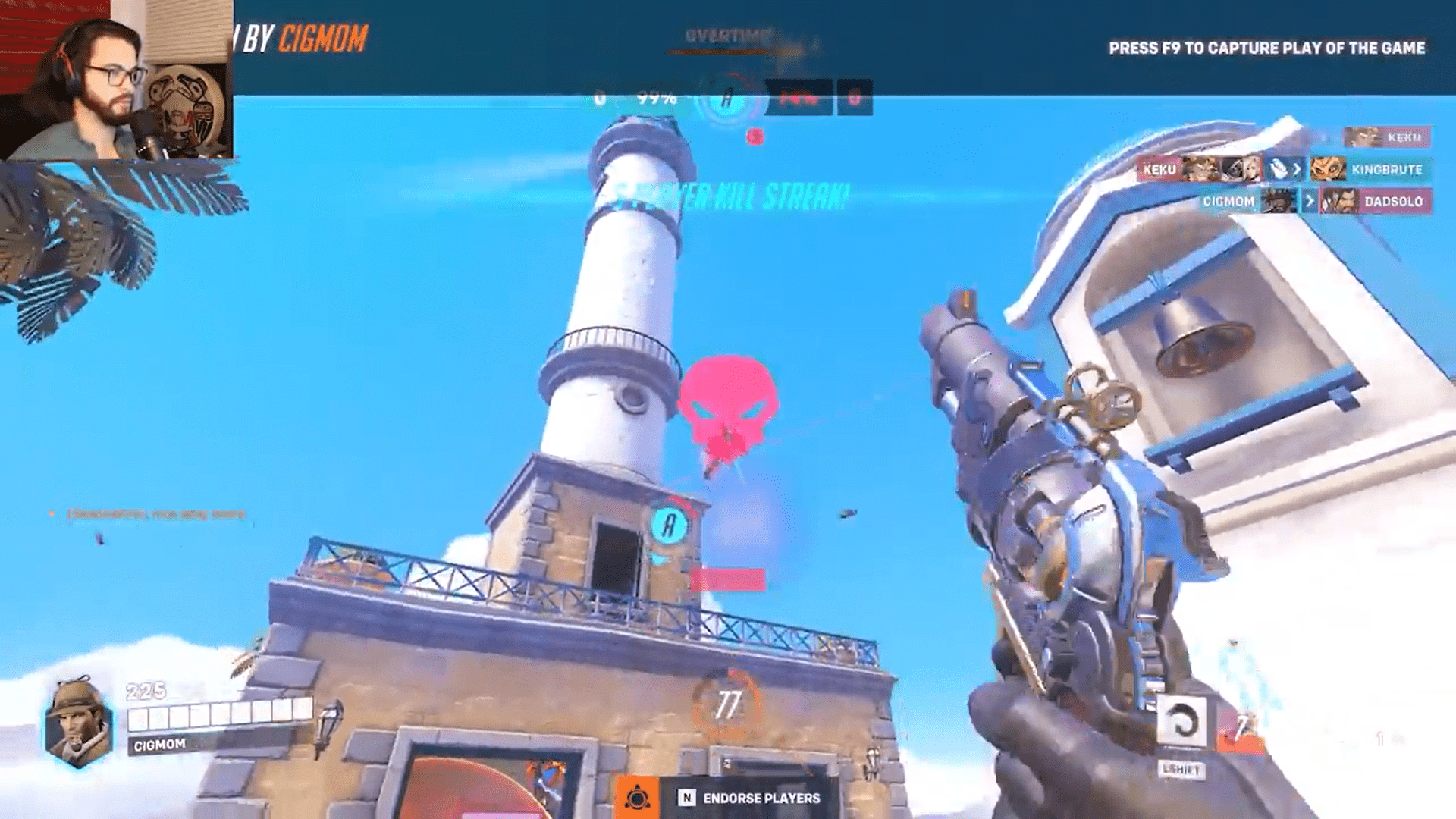Image resolution: width=1456 pixels, height=819 pixels.
Task: Click the control point A indicator at top
Action: point(727,99)
